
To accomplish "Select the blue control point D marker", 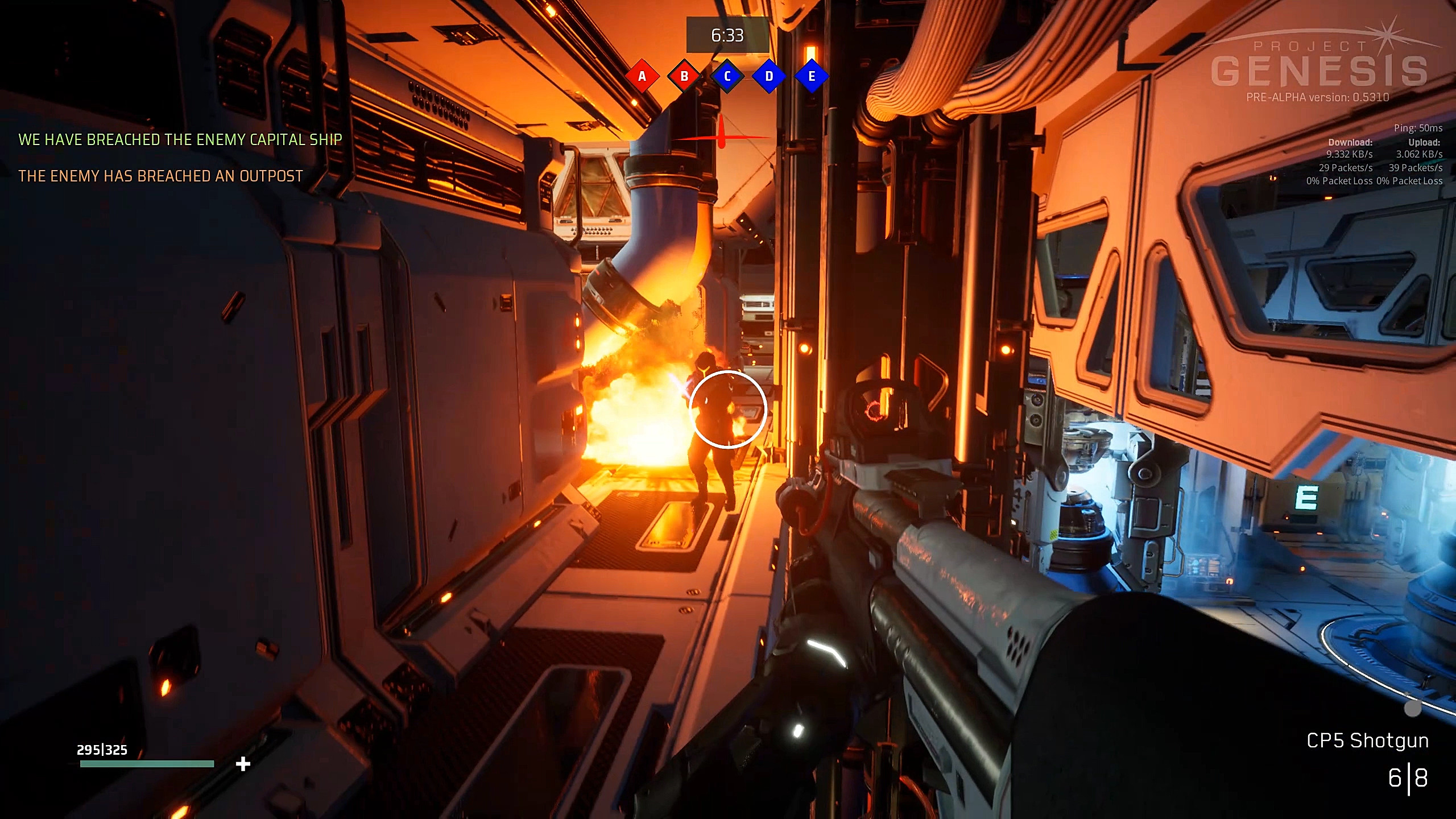I will [x=769, y=76].
